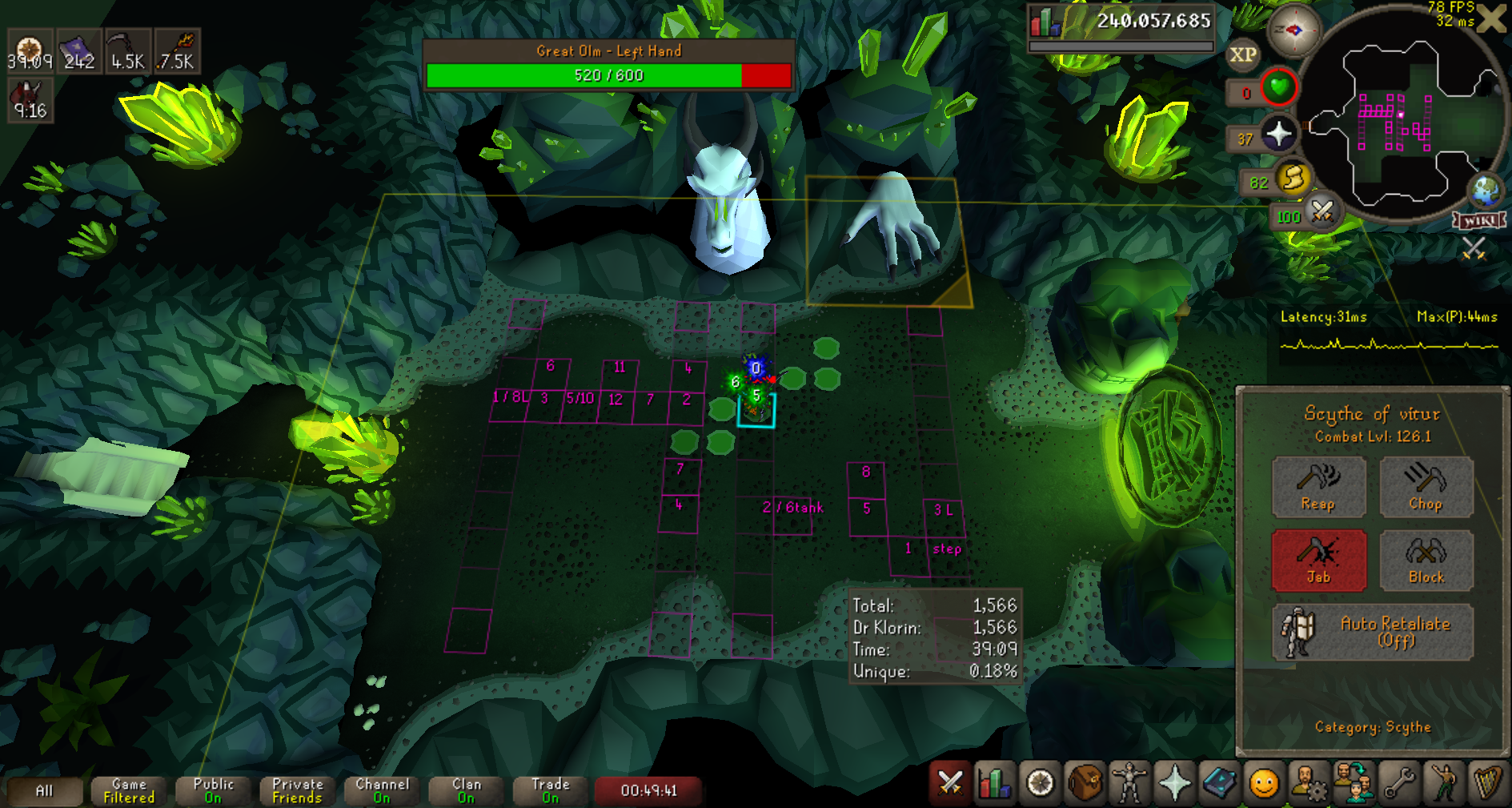This screenshot has height=808, width=1512.
Task: Select the Jab attack style
Action: (1318, 560)
